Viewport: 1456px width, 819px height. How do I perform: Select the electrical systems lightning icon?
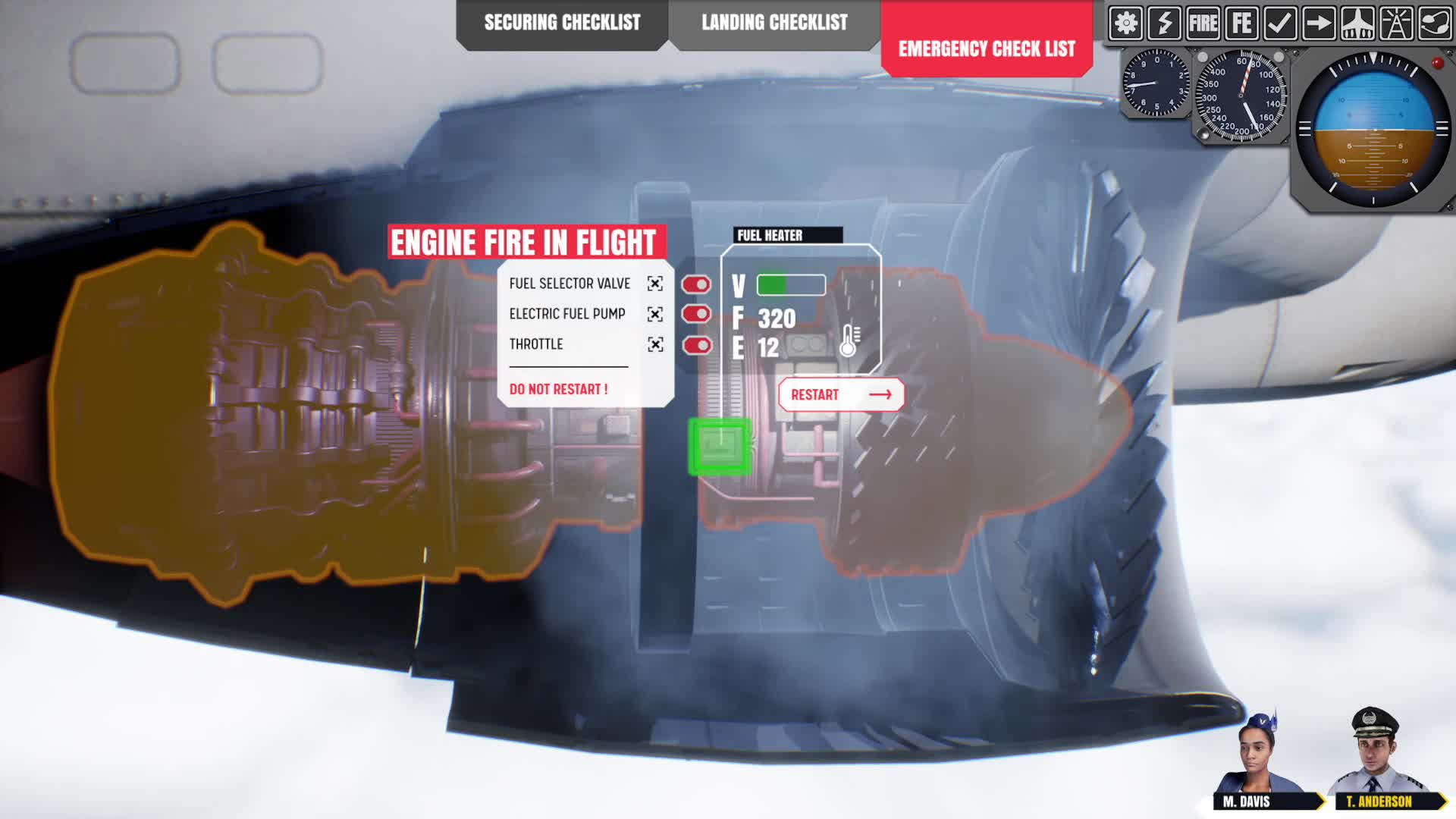click(1166, 24)
